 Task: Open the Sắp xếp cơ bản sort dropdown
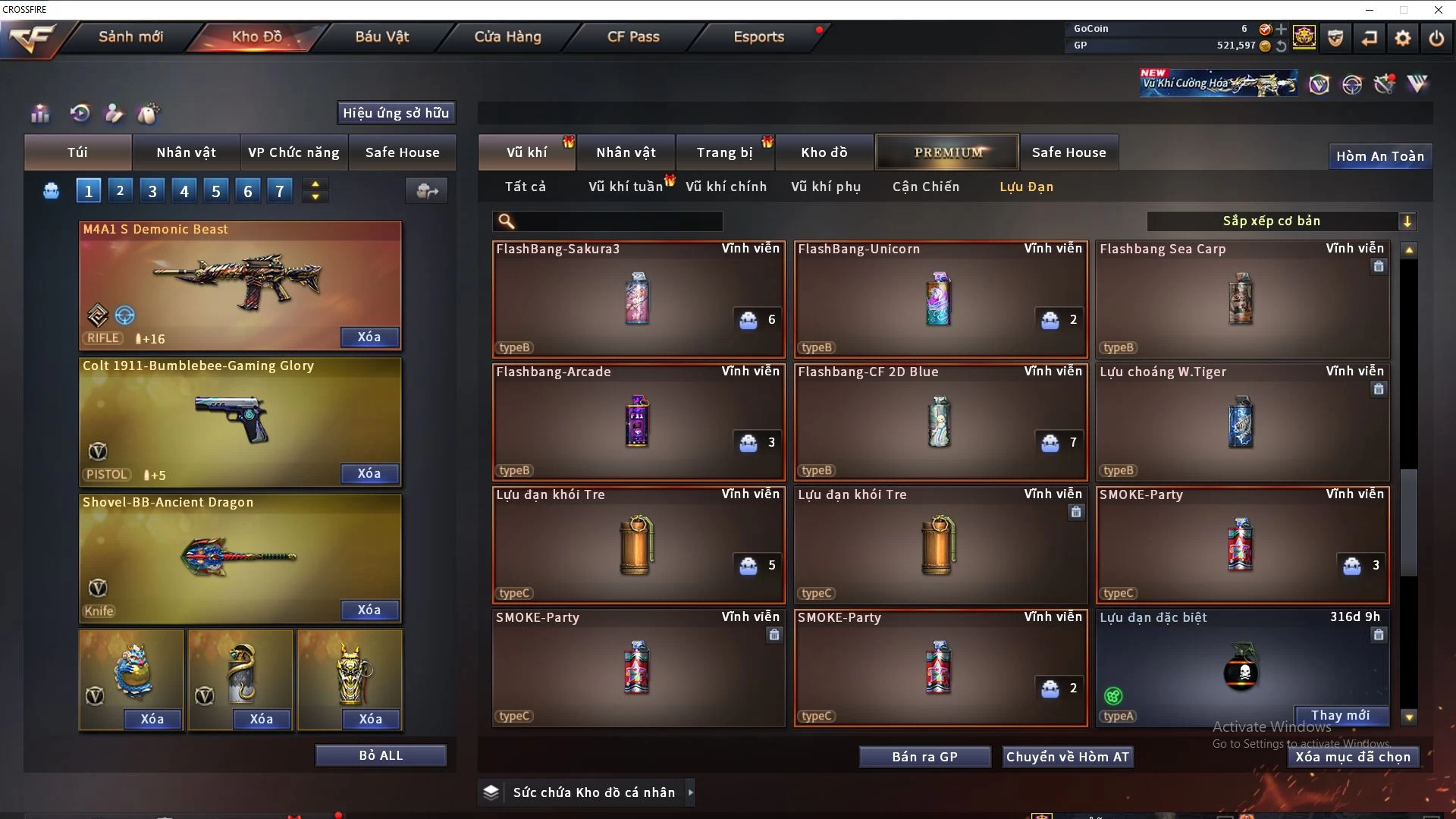coord(1280,221)
